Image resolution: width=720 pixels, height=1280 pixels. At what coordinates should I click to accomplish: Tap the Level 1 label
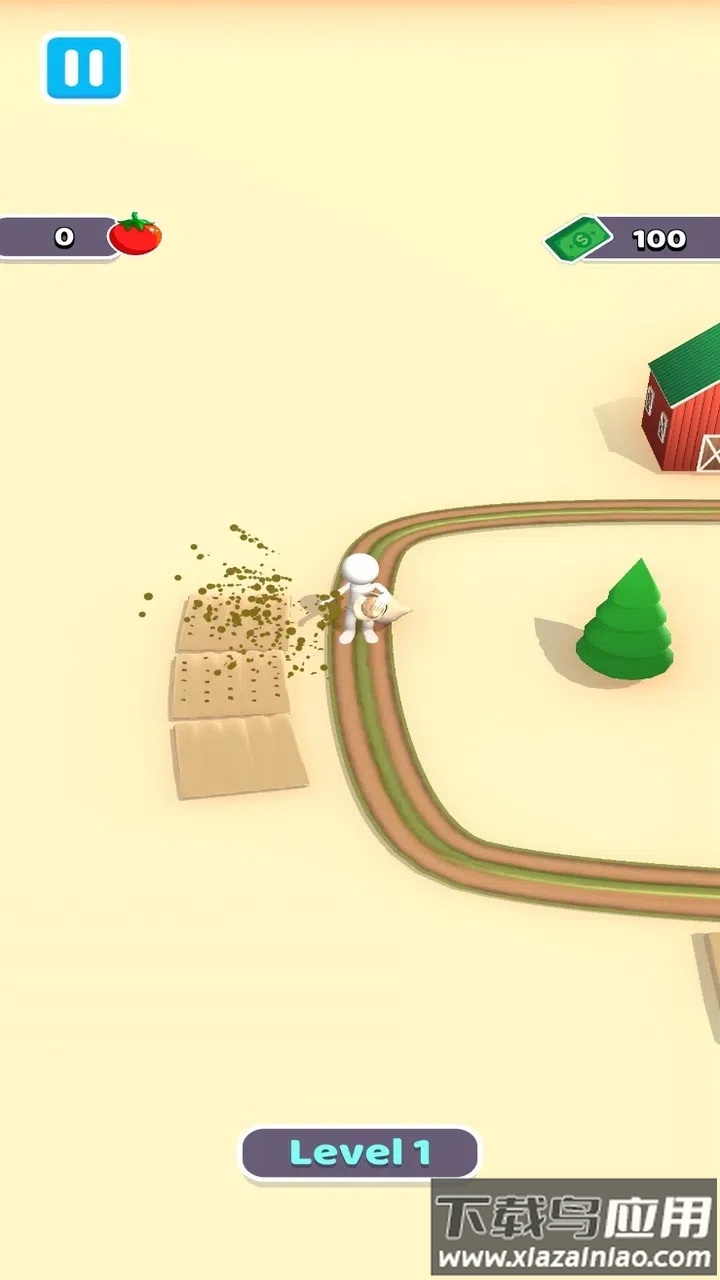[x=359, y=1153]
